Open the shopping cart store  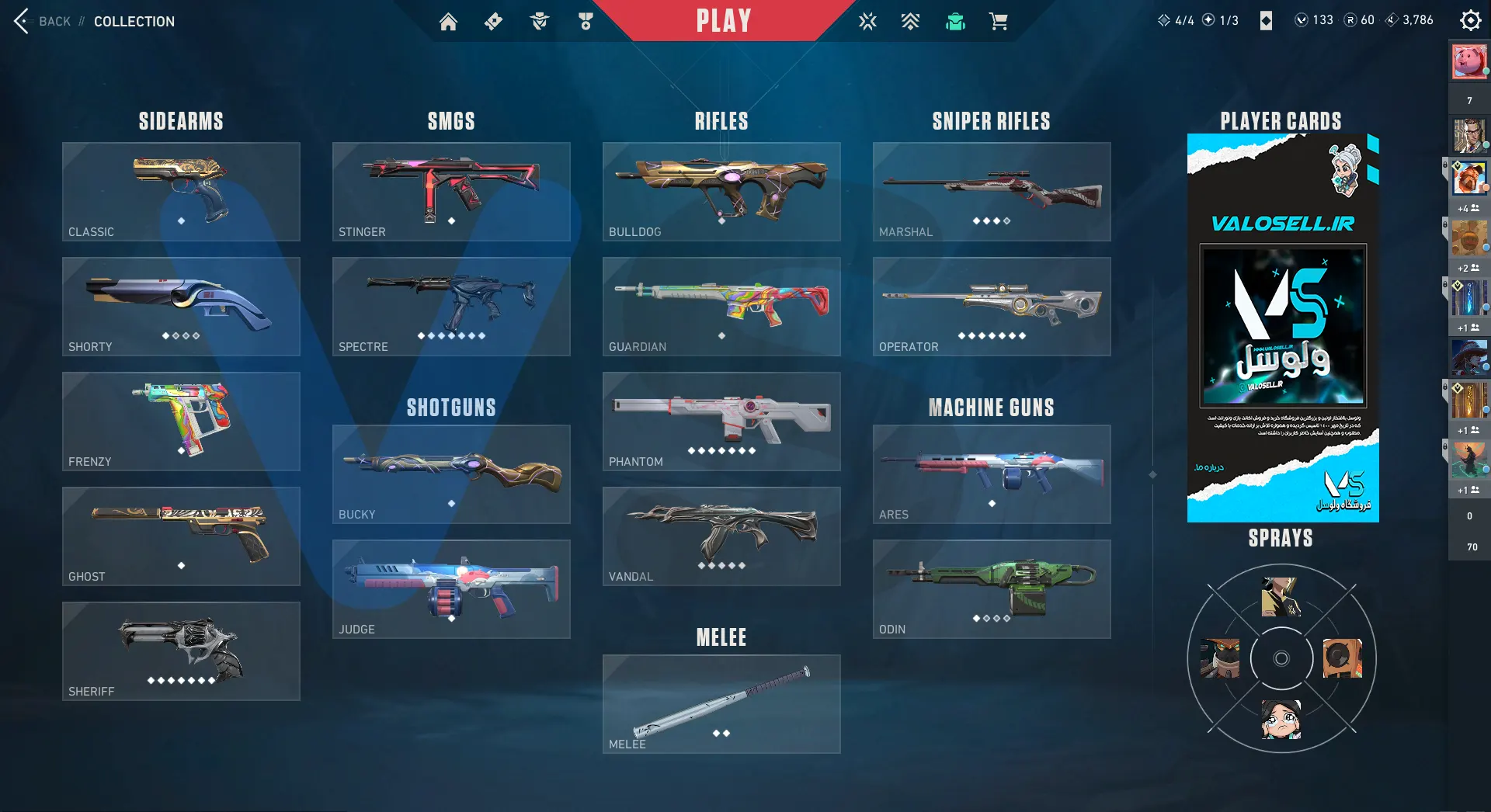click(x=999, y=22)
